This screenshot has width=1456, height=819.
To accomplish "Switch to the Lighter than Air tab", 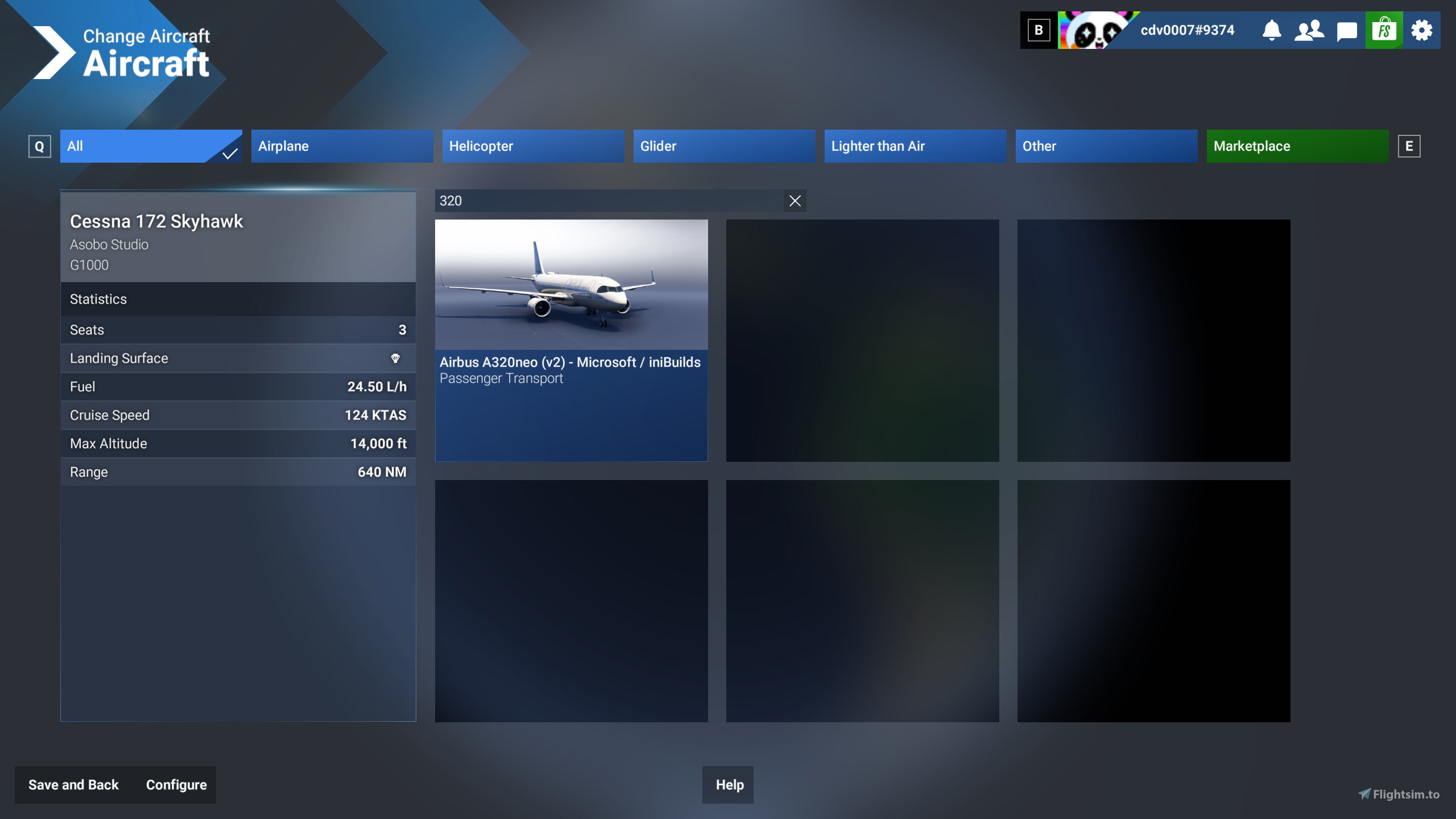I will pos(915,146).
